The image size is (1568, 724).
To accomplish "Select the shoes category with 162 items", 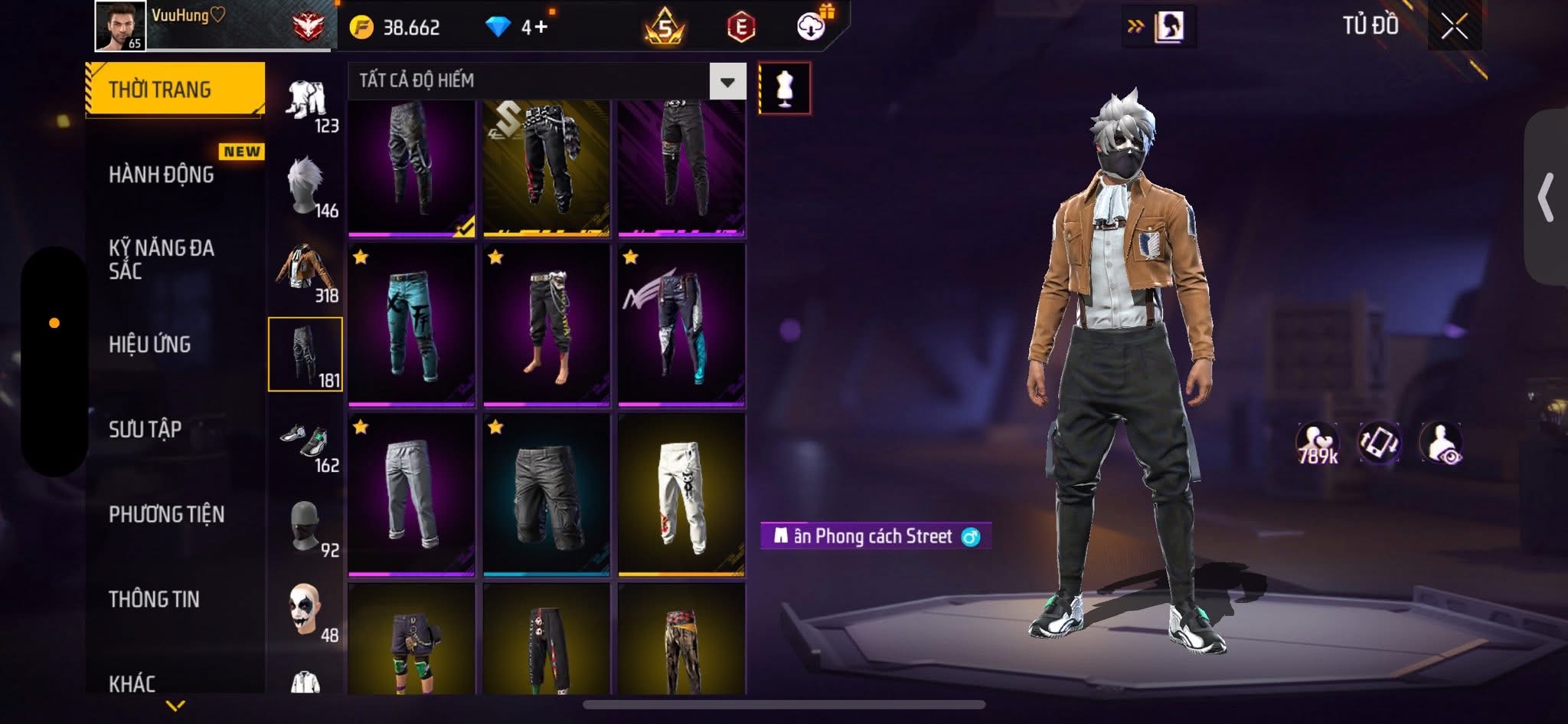I will (306, 443).
